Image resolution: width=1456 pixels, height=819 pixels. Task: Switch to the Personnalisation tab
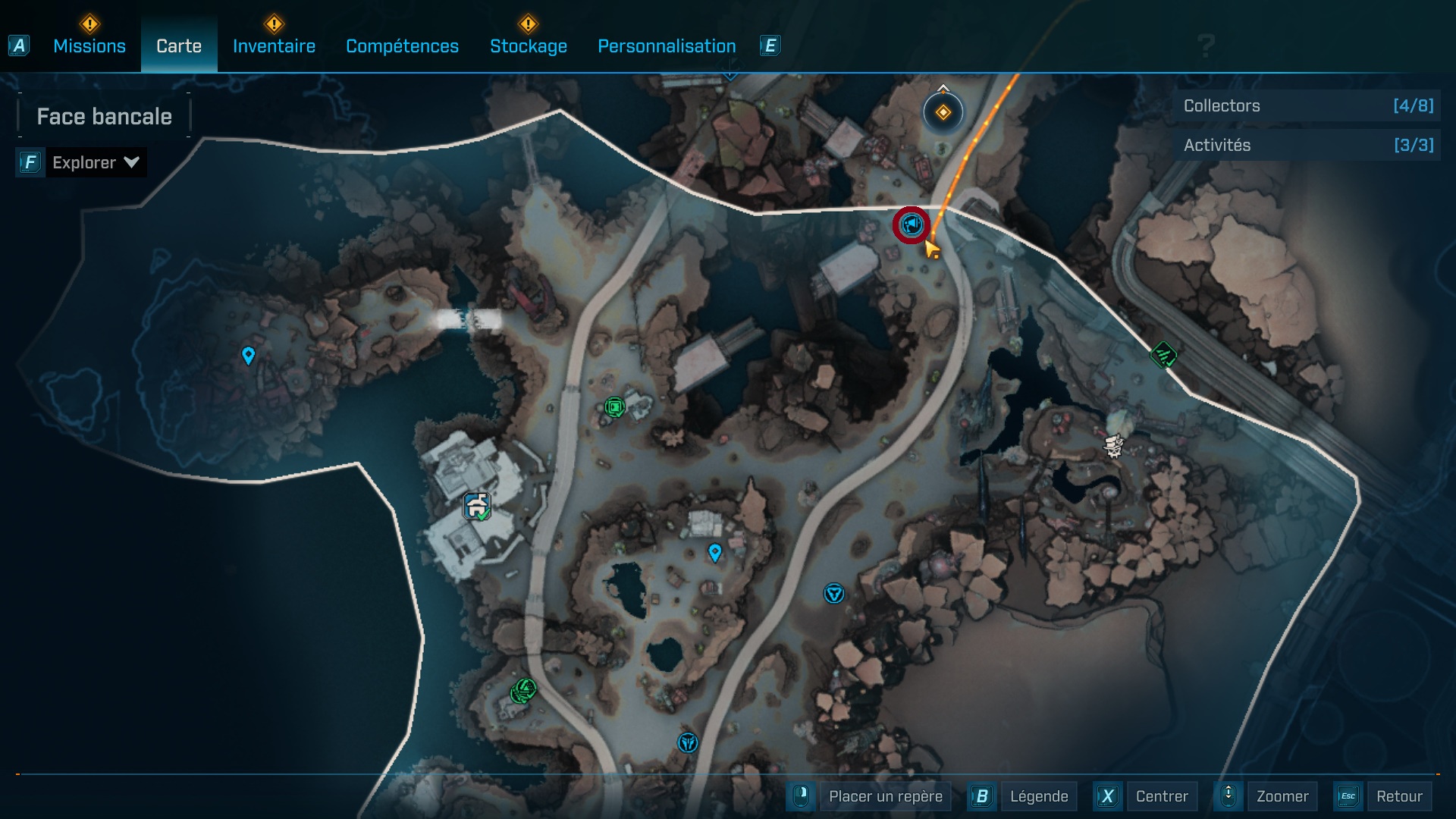tap(667, 46)
